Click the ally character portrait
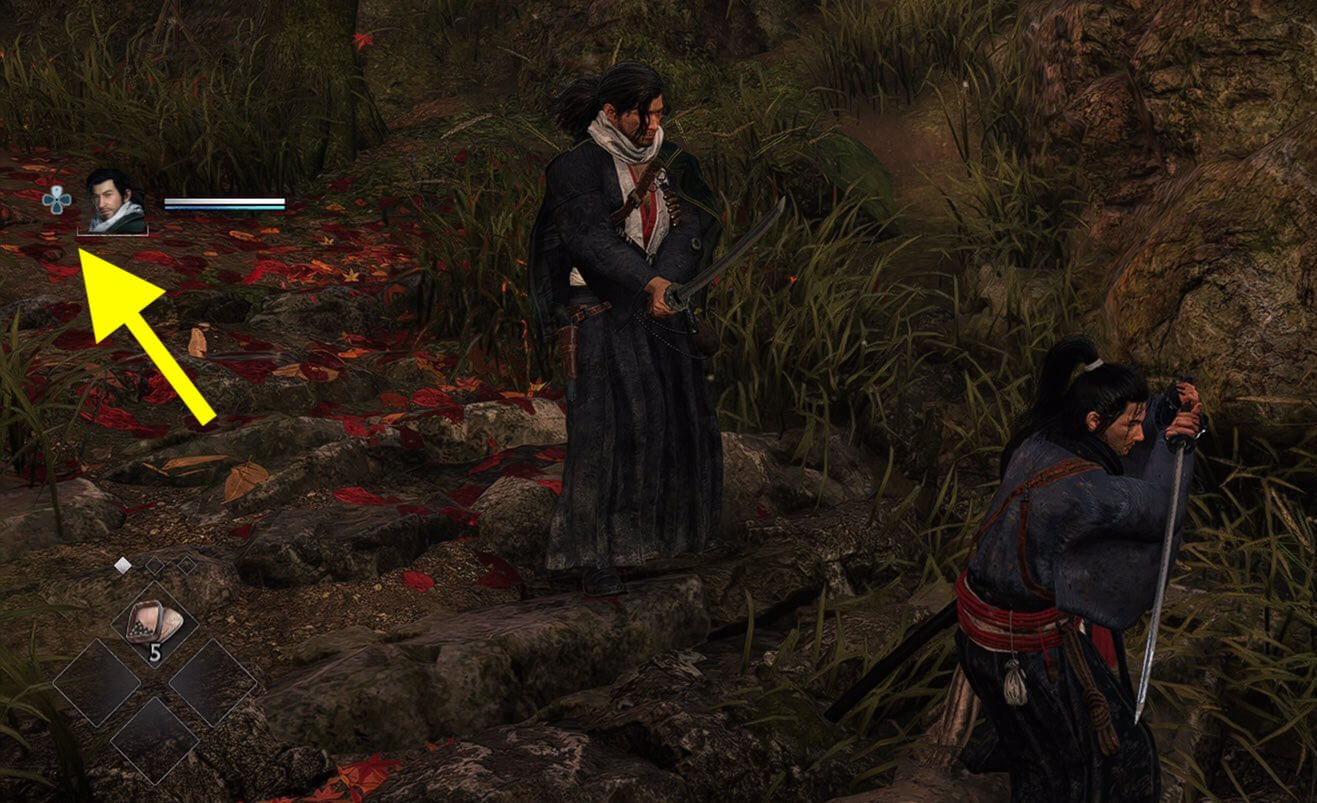 click(x=112, y=203)
